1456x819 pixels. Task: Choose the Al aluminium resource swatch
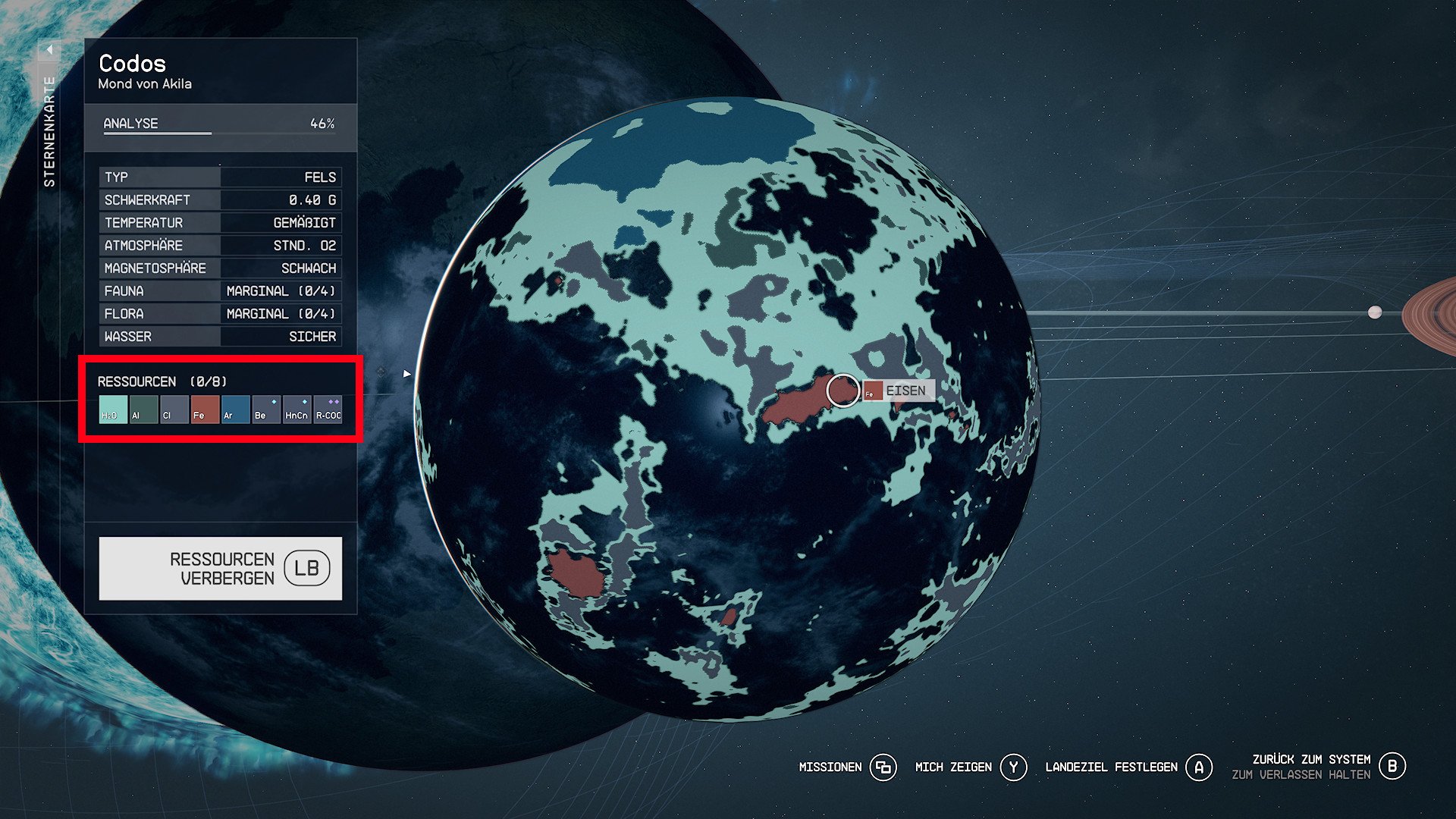coord(143,409)
